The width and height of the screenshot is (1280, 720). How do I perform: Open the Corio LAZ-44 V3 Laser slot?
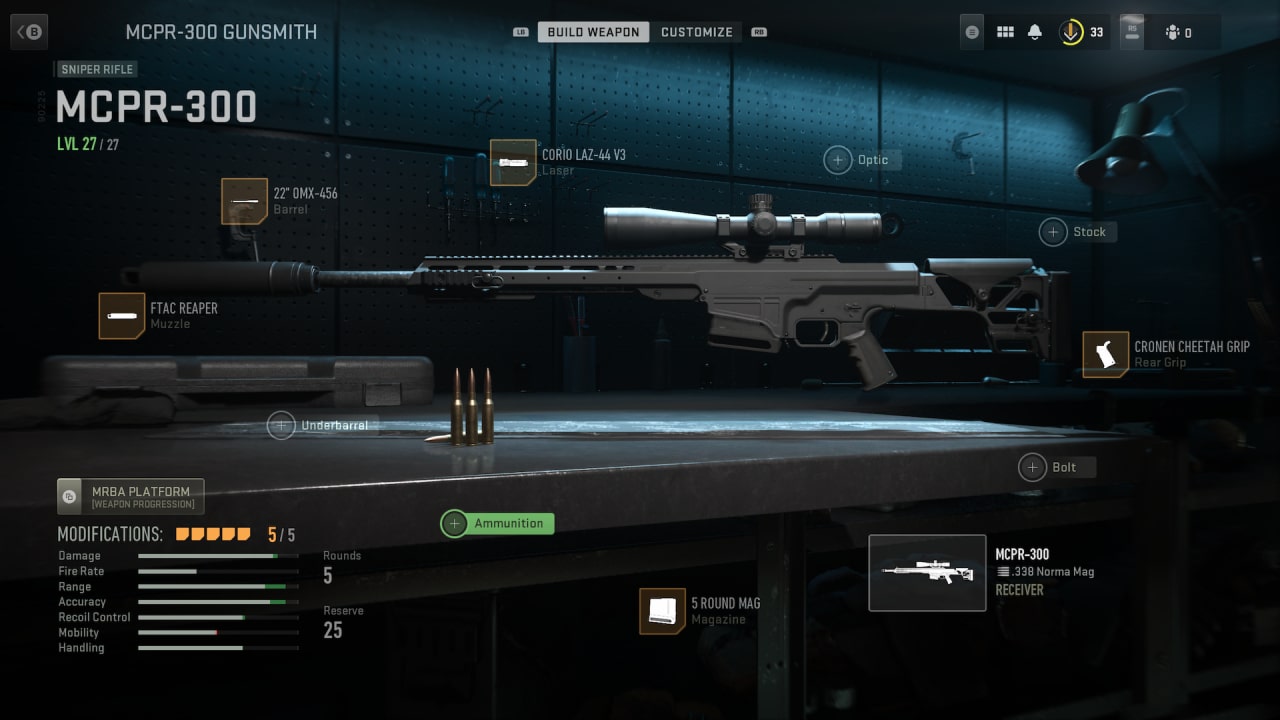(512, 162)
